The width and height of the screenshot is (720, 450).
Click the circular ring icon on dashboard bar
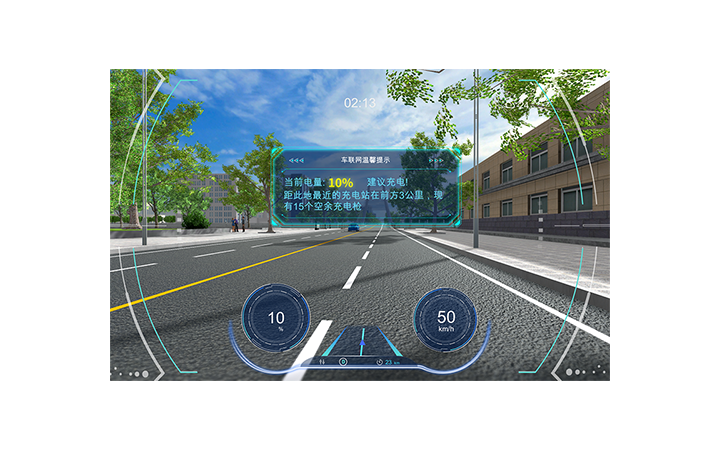pos(343,360)
